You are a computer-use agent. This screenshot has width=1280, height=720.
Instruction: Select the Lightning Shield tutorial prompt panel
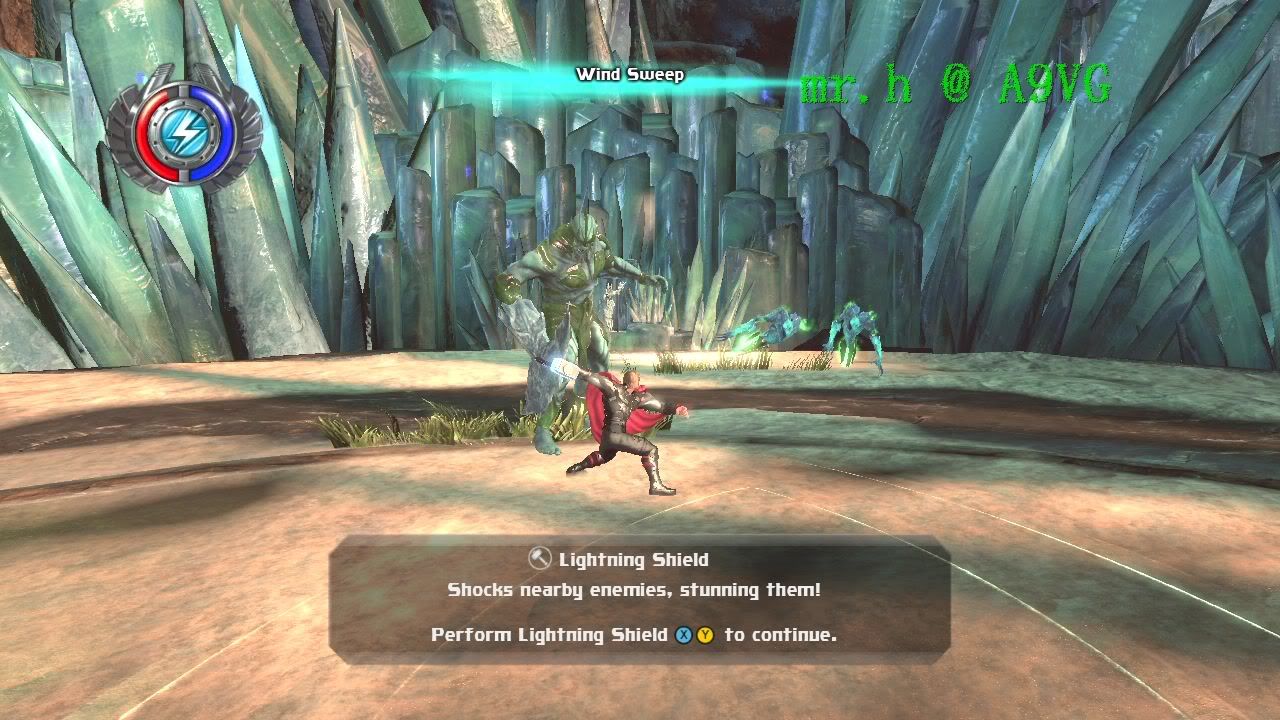(x=639, y=598)
